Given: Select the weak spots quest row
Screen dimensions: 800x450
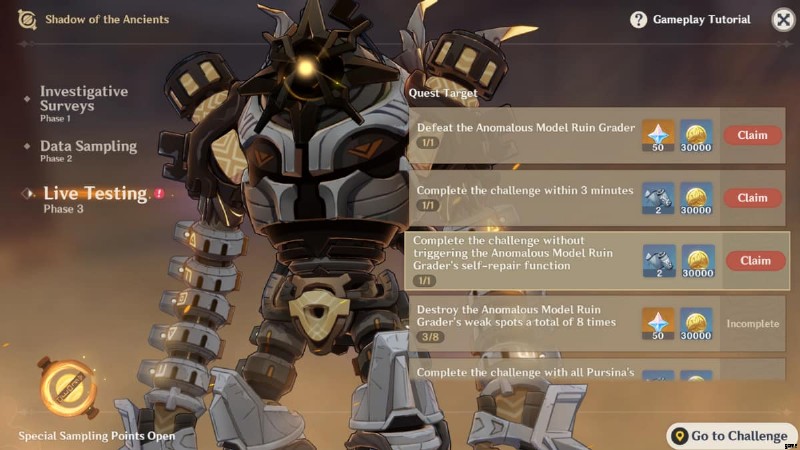Looking at the screenshot, I should click(x=520, y=323).
